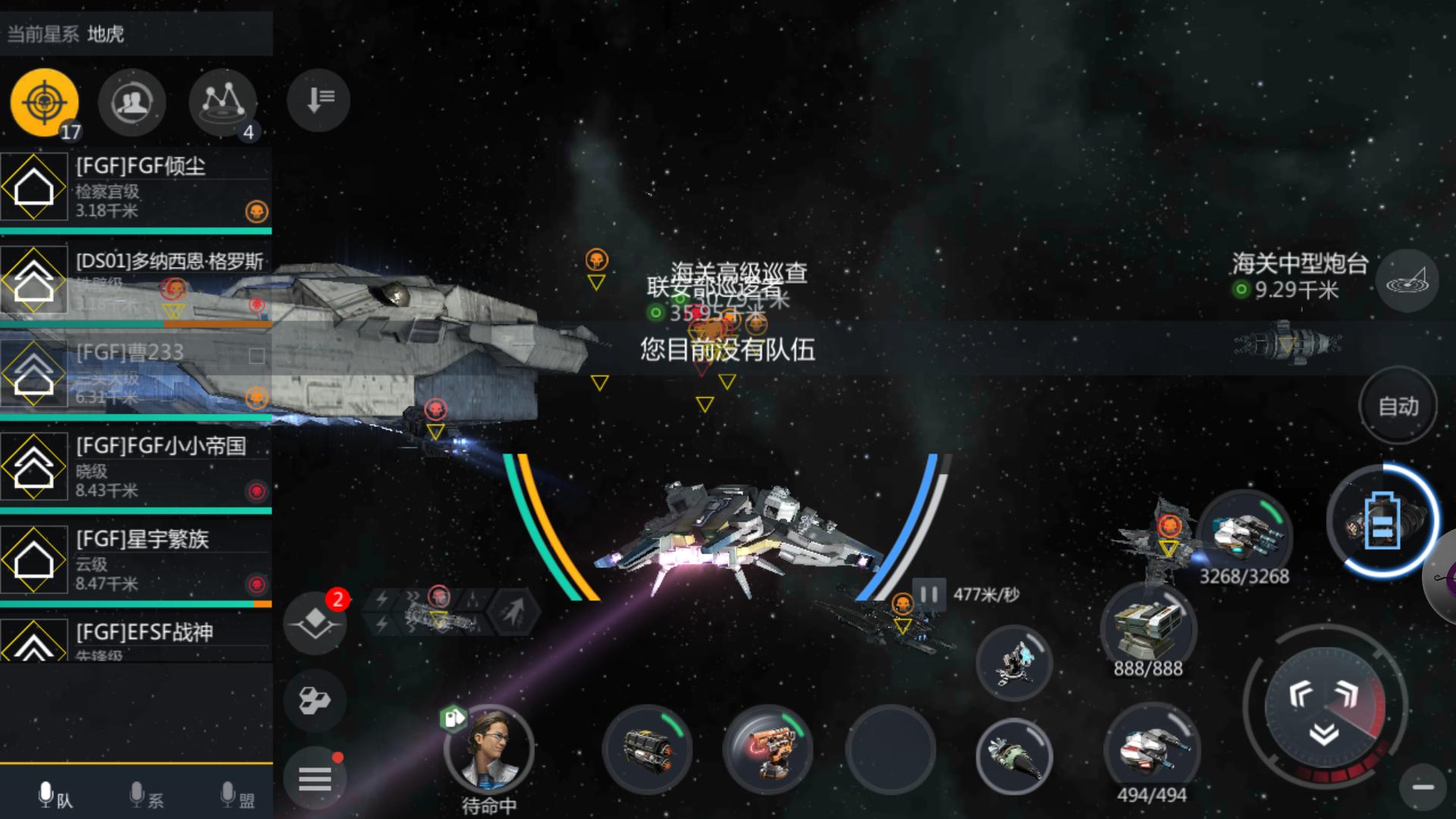Fire the 3268/3268 turret weapon
Image resolution: width=1456 pixels, height=819 pixels.
[x=1244, y=535]
